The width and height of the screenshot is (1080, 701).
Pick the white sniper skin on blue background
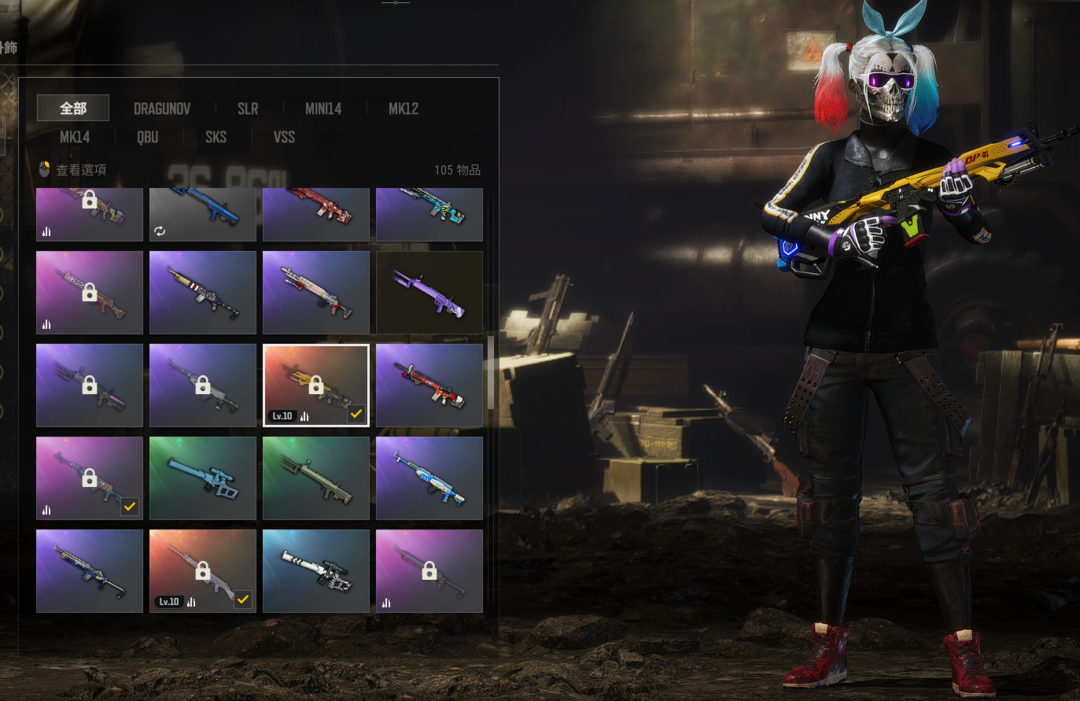(316, 571)
